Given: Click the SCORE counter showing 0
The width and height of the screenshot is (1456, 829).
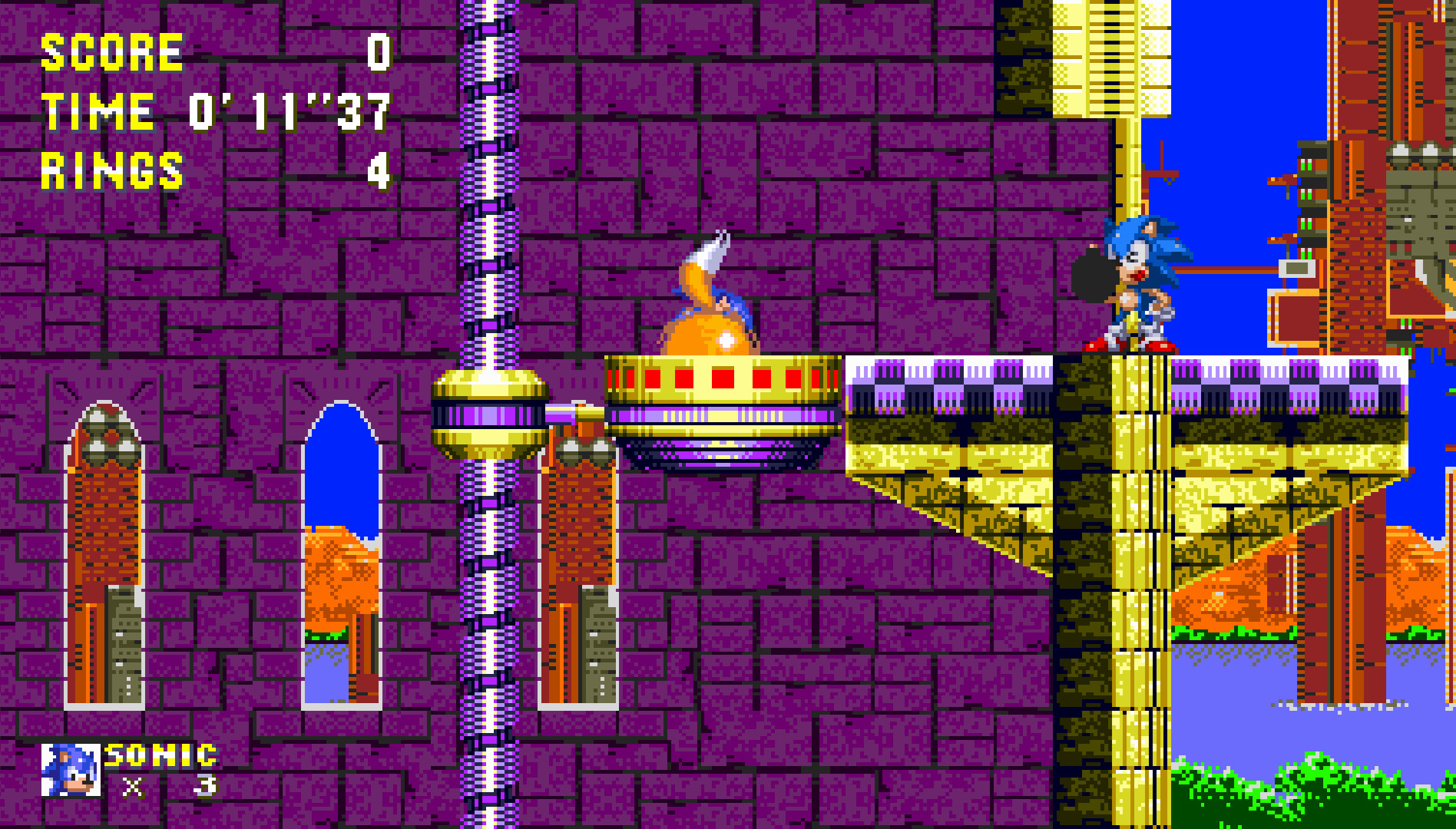Looking at the screenshot, I should click(230, 52).
